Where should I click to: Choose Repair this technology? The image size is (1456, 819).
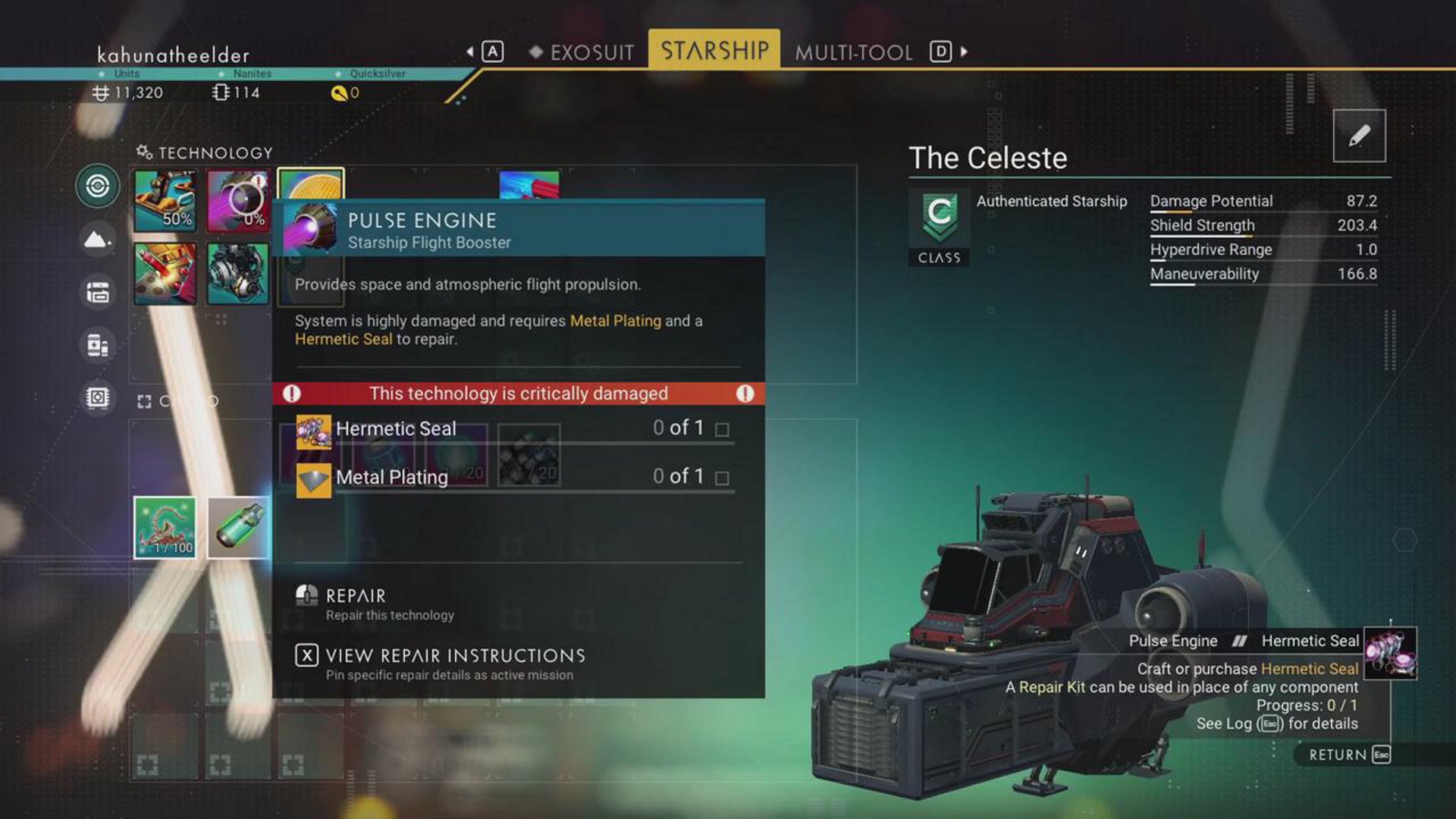pyautogui.click(x=356, y=603)
